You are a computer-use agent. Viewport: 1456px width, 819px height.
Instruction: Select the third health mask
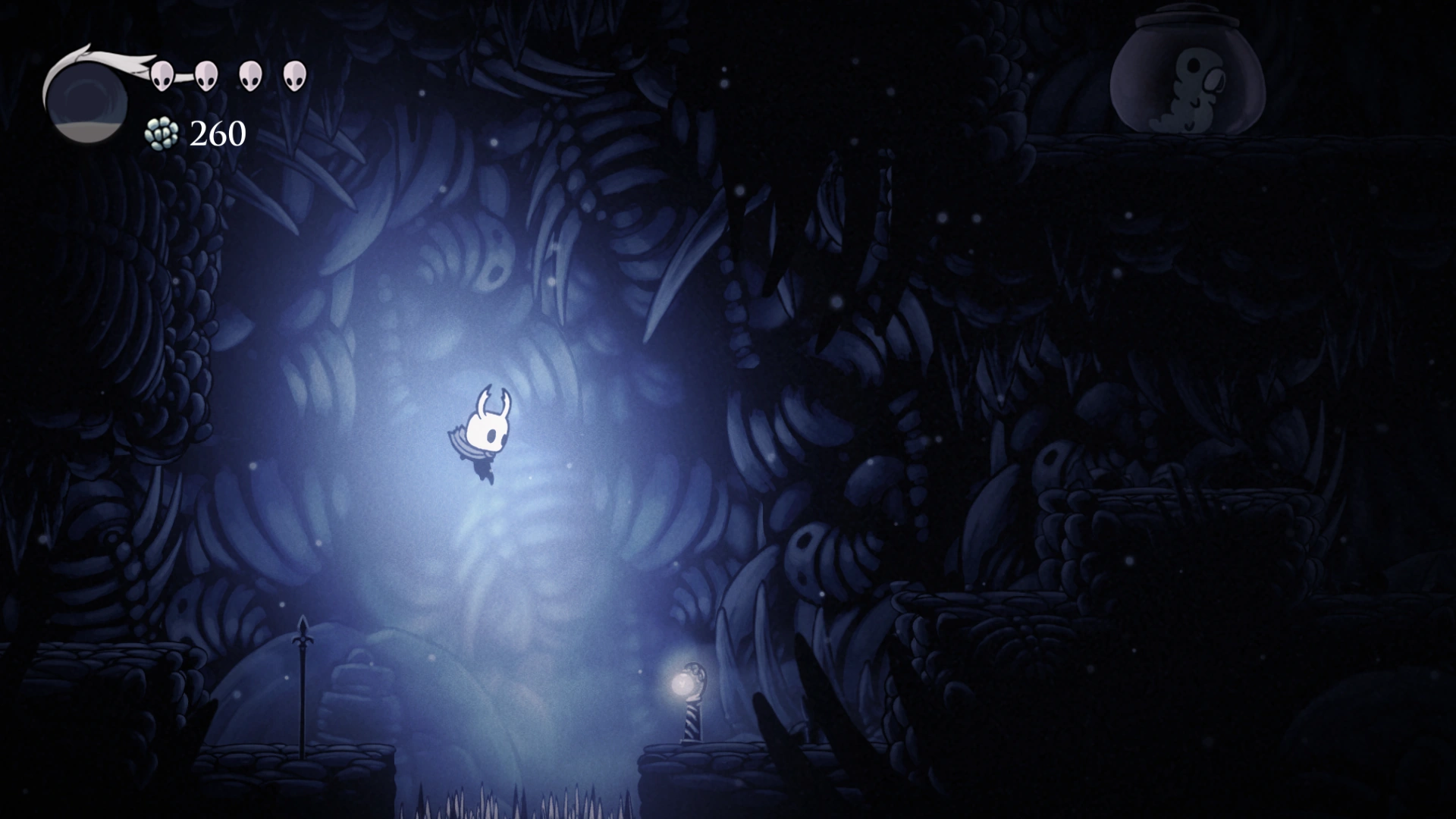point(250,76)
